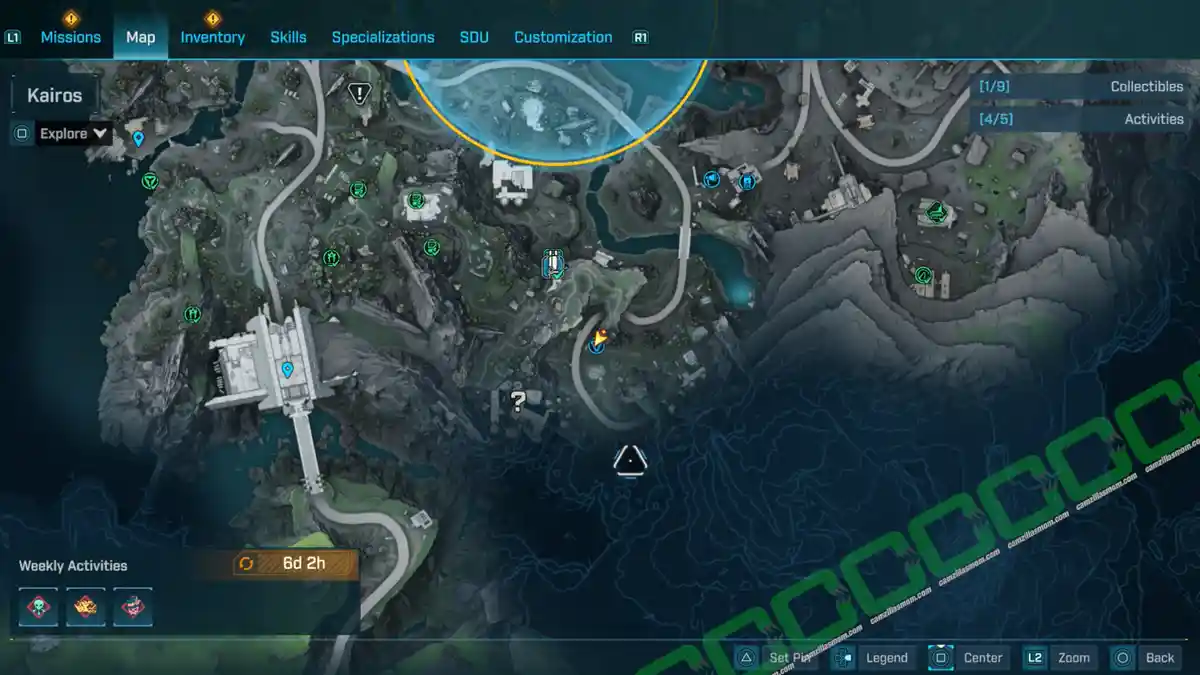Image resolution: width=1200 pixels, height=675 pixels.
Task: Click the question mark map marker
Action: (x=518, y=402)
